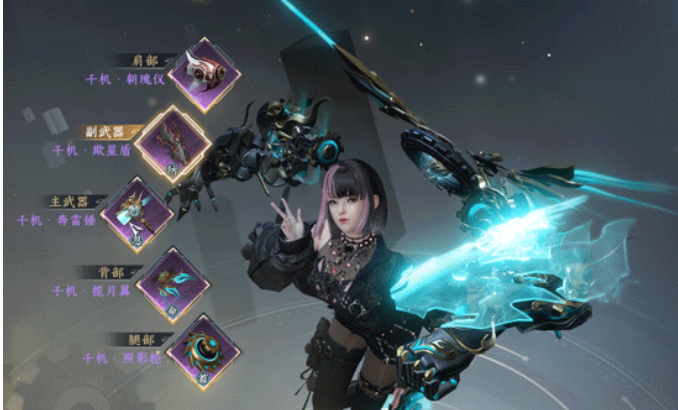Open the 主武器 main weapon hammer slot
The height and width of the screenshot is (410, 678).
[x=138, y=212]
